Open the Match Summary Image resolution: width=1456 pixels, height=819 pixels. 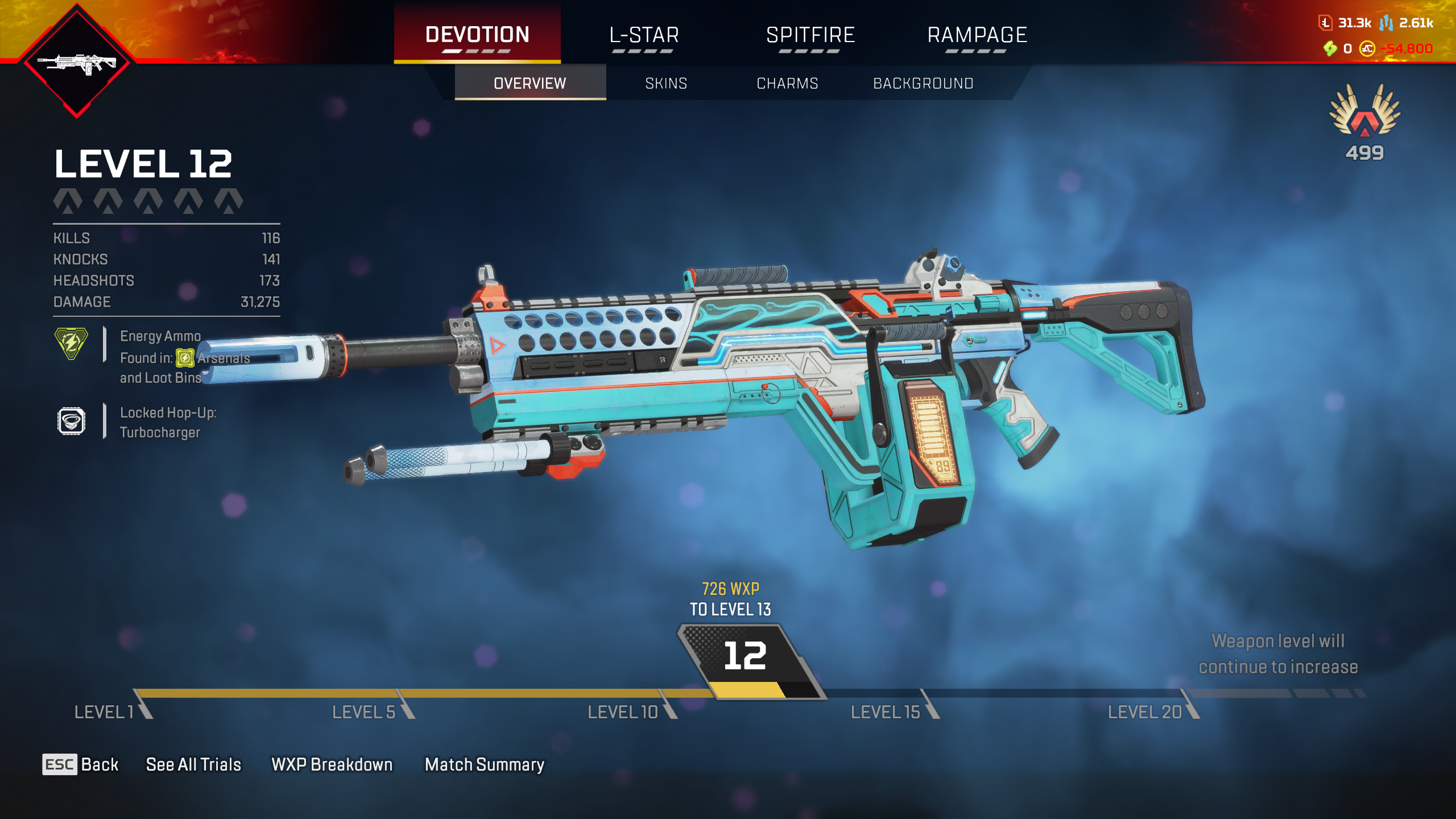click(x=485, y=764)
